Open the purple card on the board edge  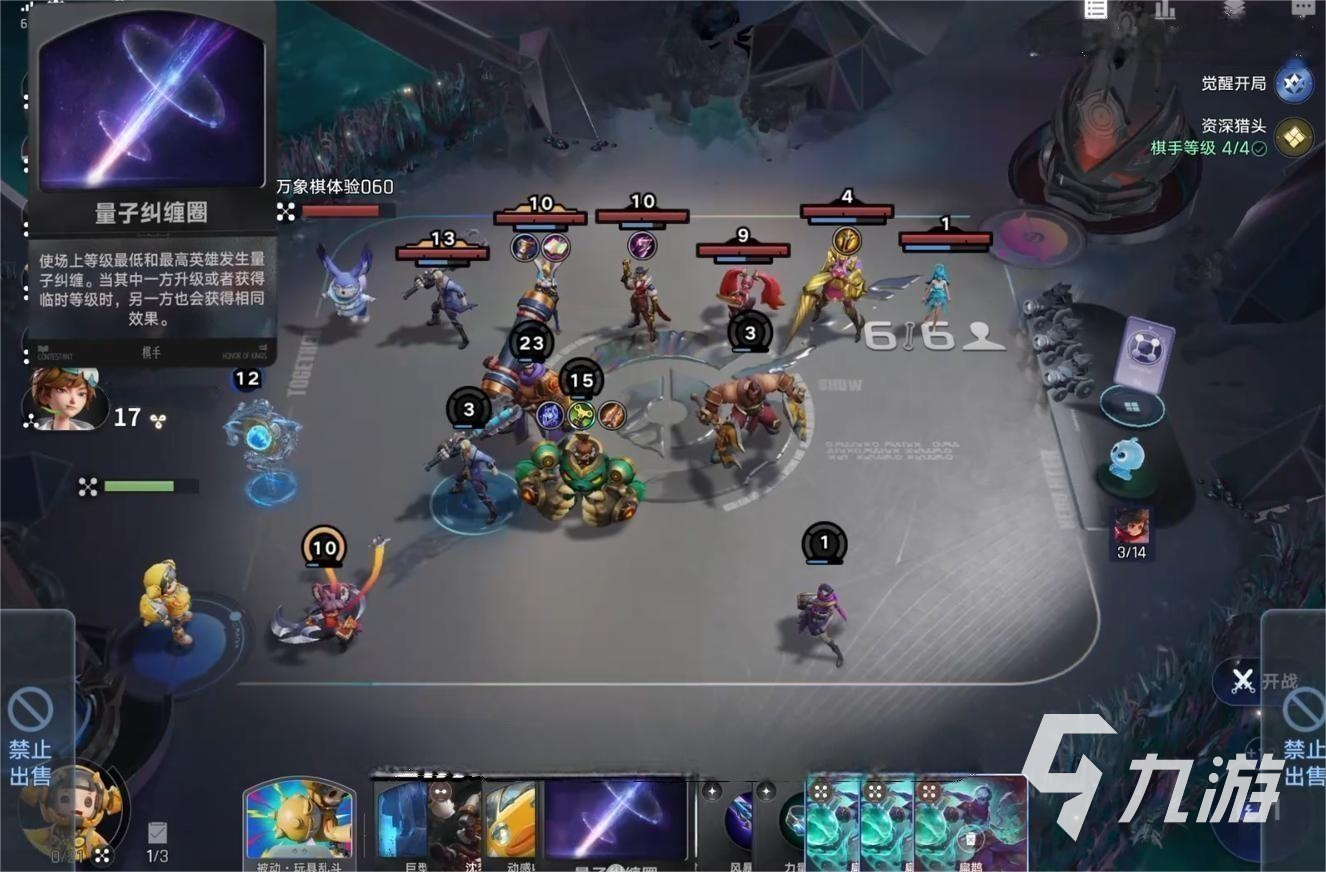[x=1143, y=350]
